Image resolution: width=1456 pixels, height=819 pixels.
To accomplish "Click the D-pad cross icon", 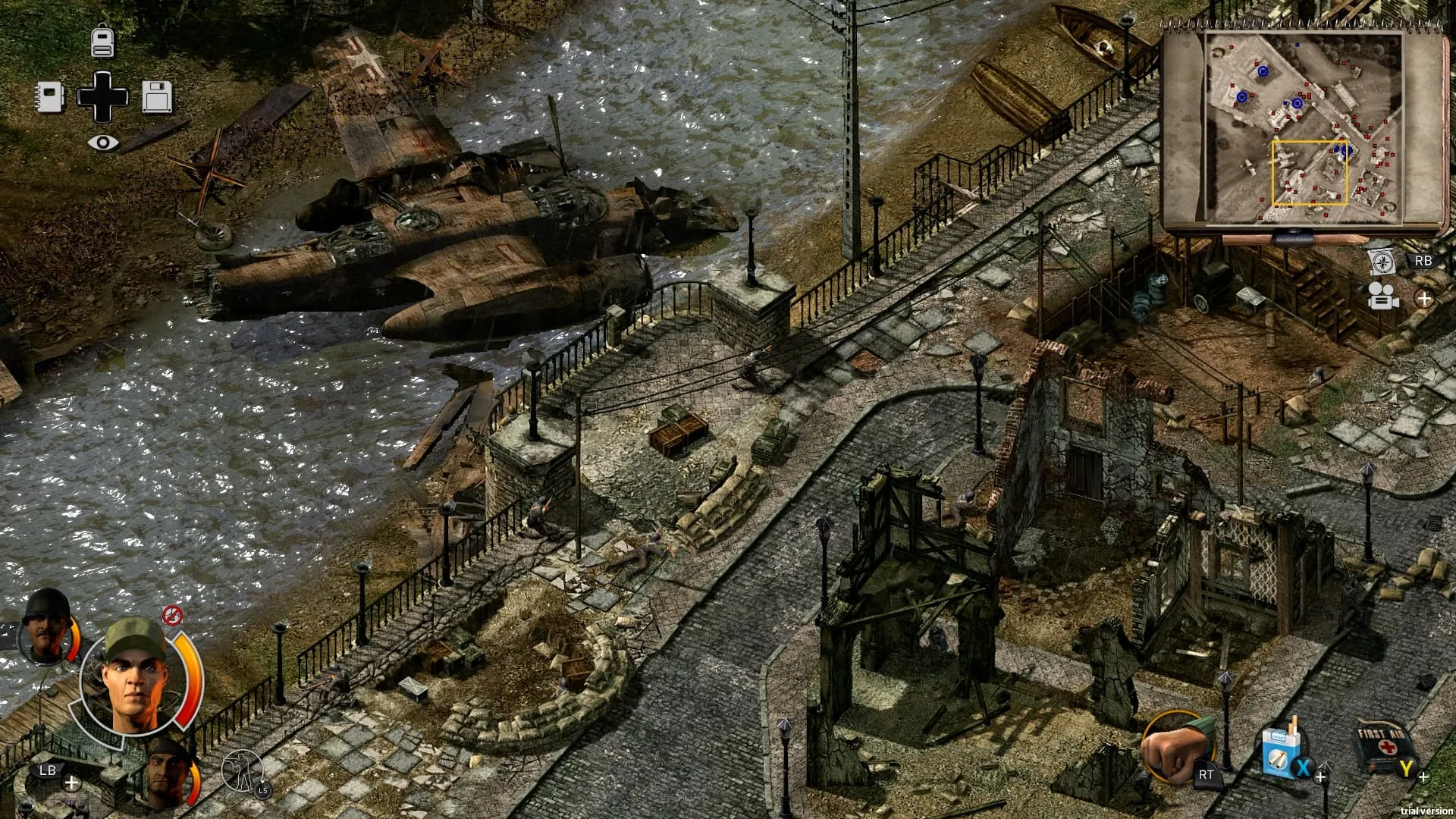I will tap(103, 97).
